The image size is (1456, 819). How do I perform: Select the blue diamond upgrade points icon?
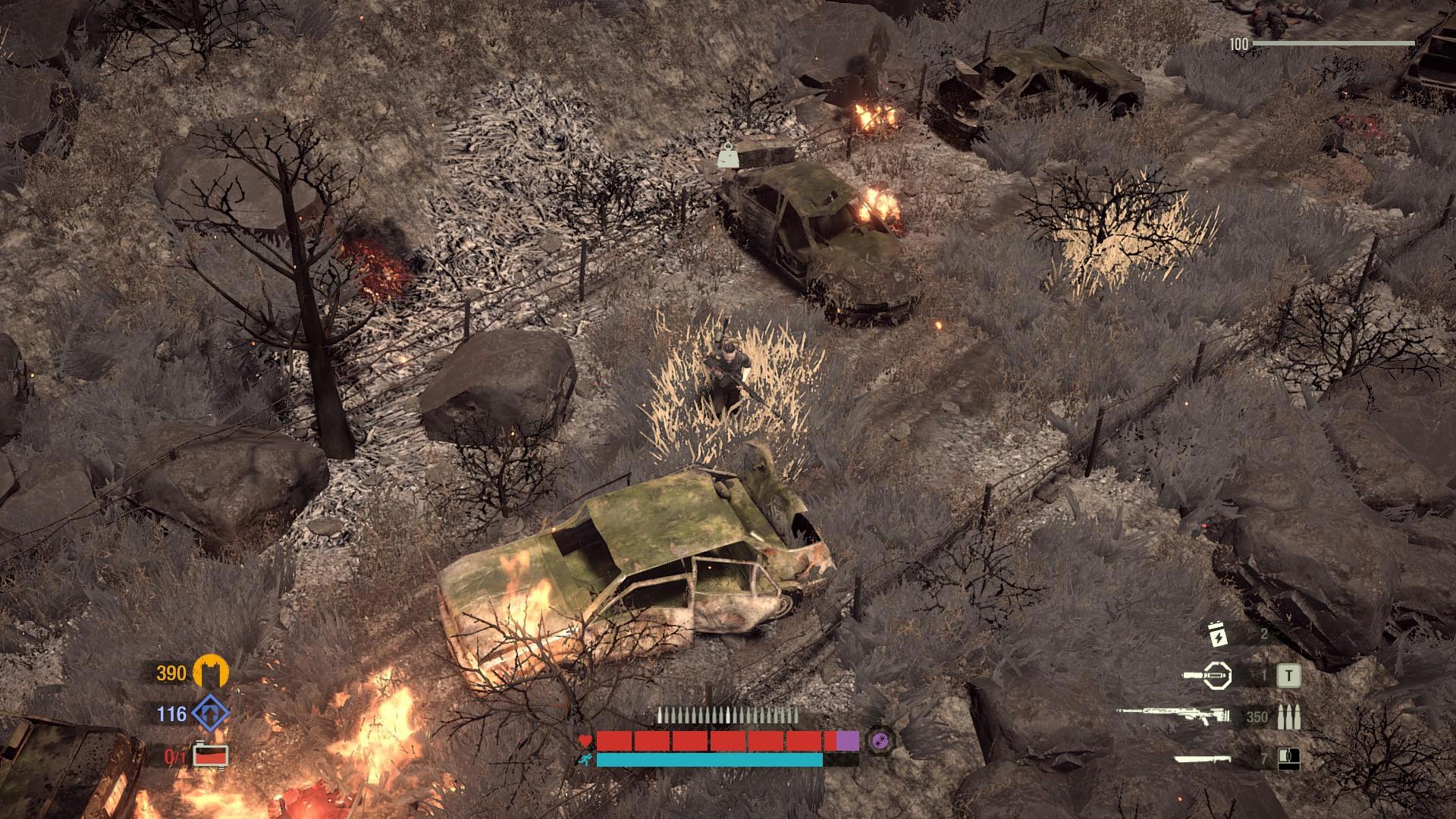point(210,714)
